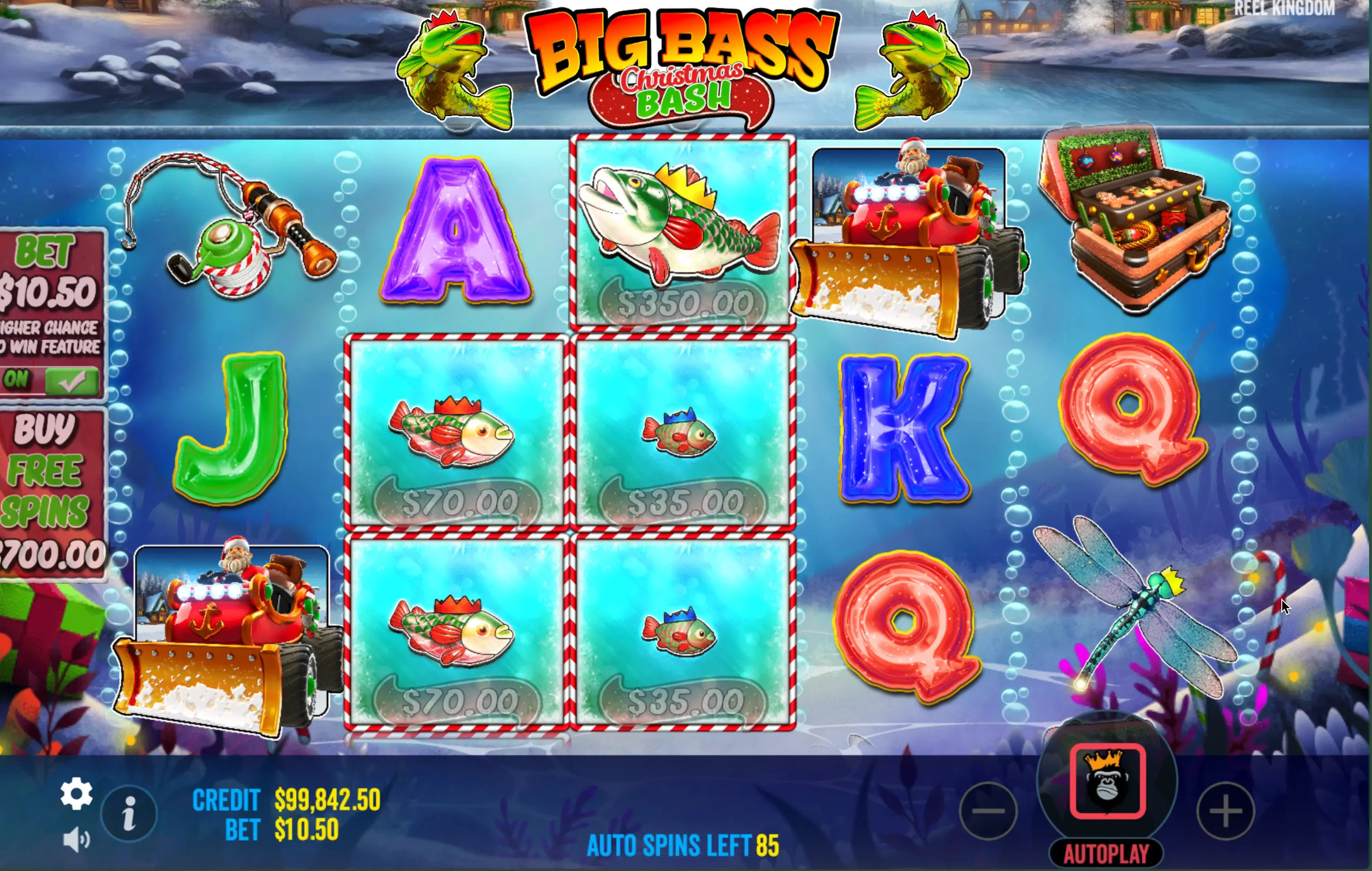
Task: Mute the game sound
Action: coord(76,840)
